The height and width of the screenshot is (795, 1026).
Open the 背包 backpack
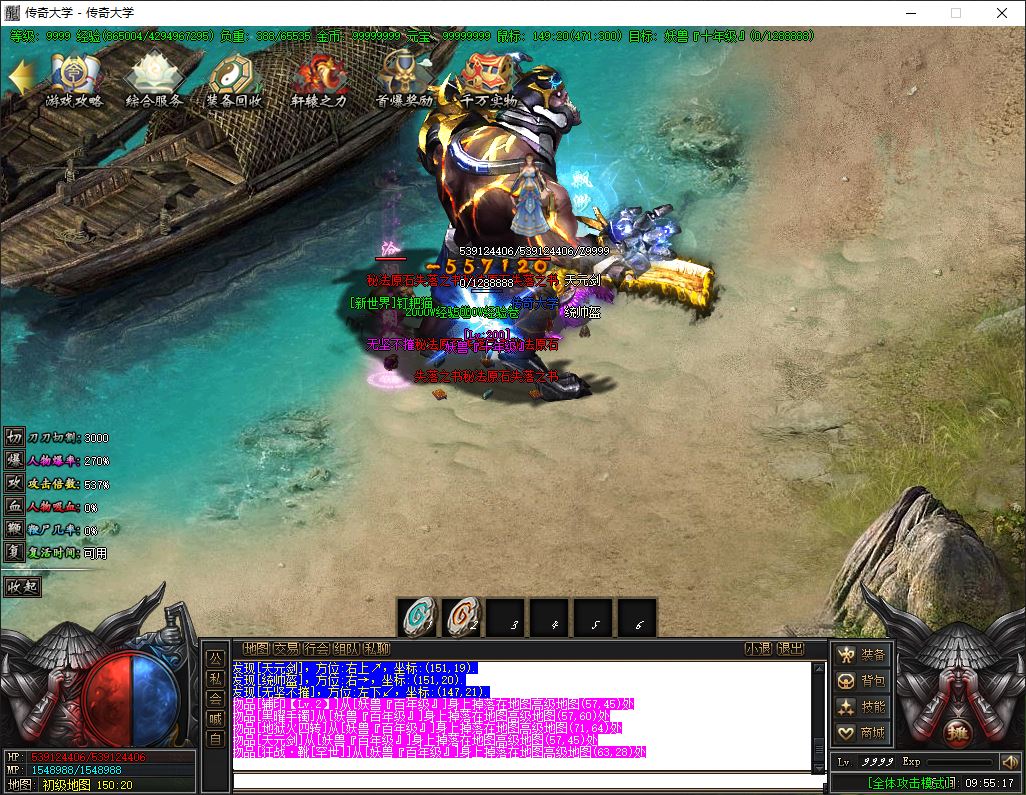(x=862, y=681)
